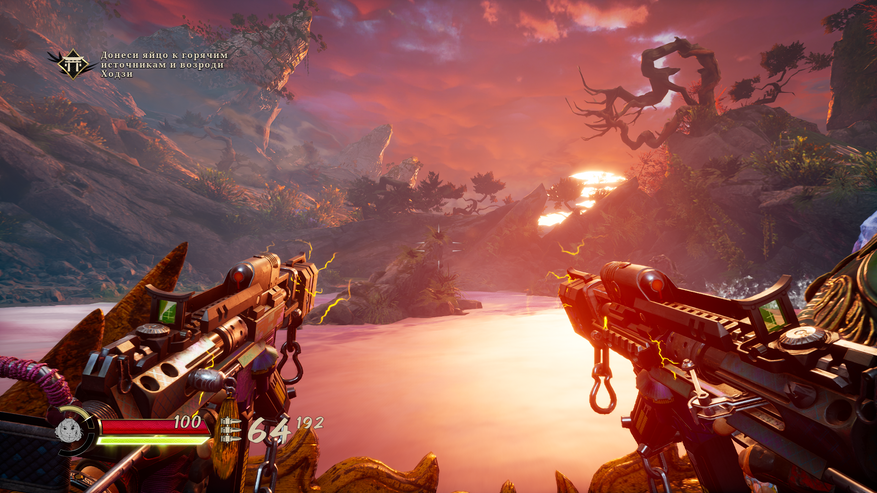Viewport: 877px width, 493px height.
Task: Click the quest objective emblem icon
Action: 73,65
